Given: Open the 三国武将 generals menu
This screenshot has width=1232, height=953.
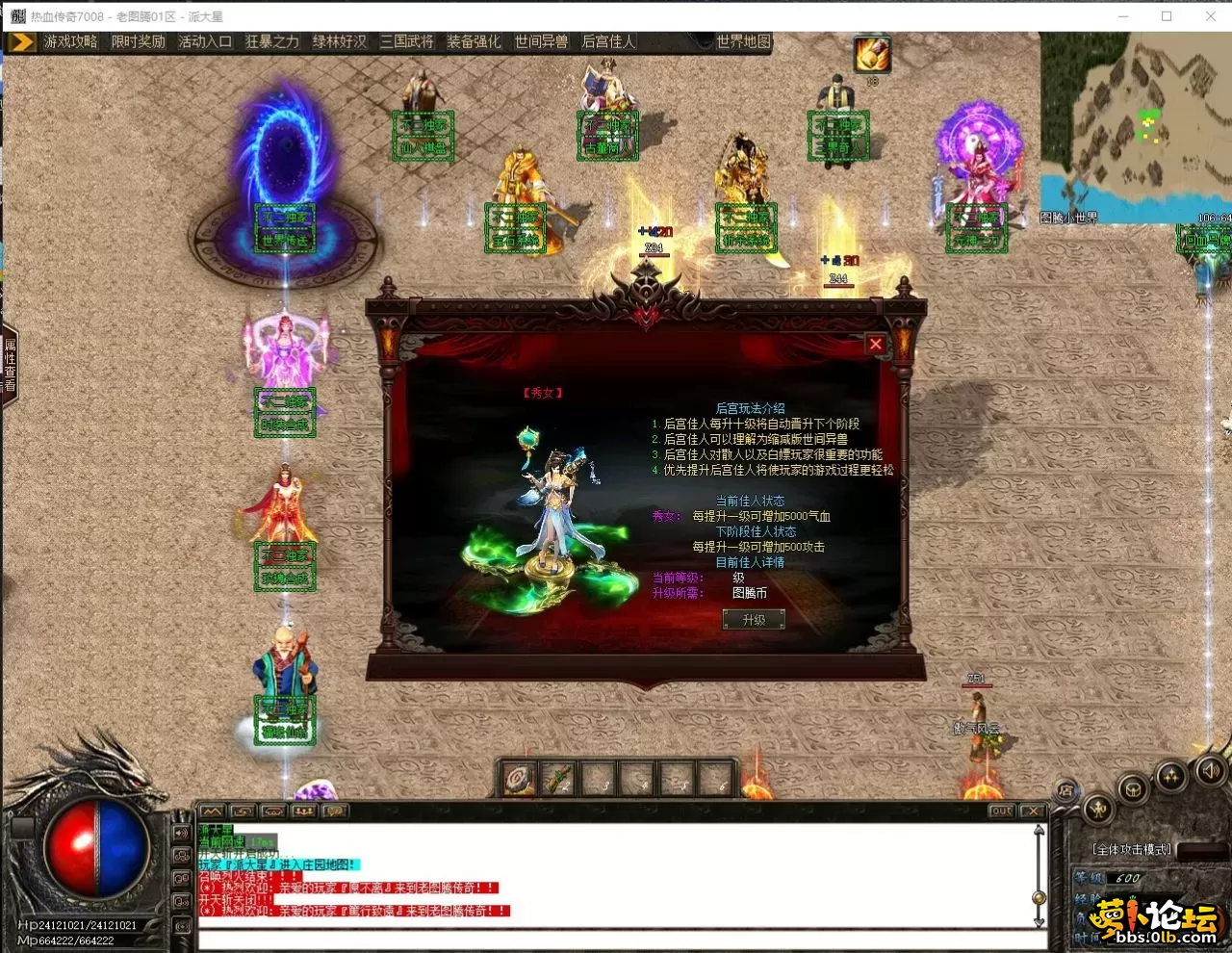Looking at the screenshot, I should [x=407, y=41].
